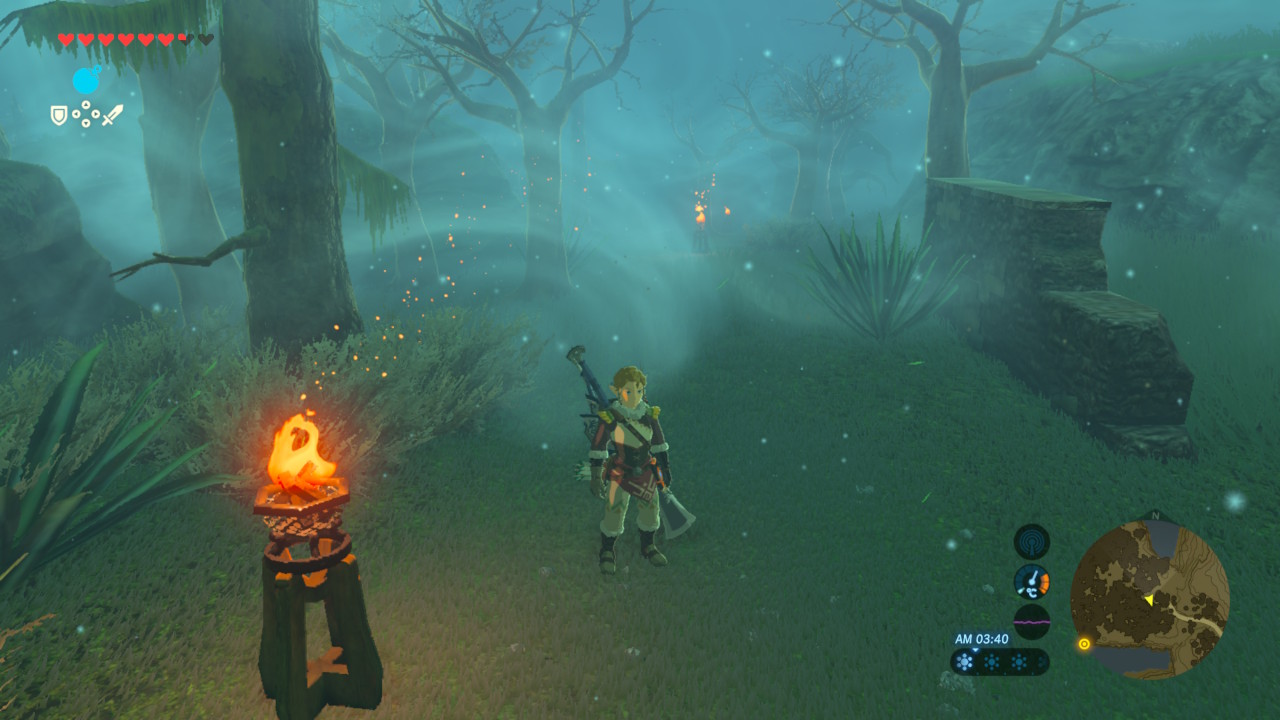Select the yellow ring marker on the minimap edge
The height and width of the screenshot is (720, 1280).
pyautogui.click(x=1084, y=644)
